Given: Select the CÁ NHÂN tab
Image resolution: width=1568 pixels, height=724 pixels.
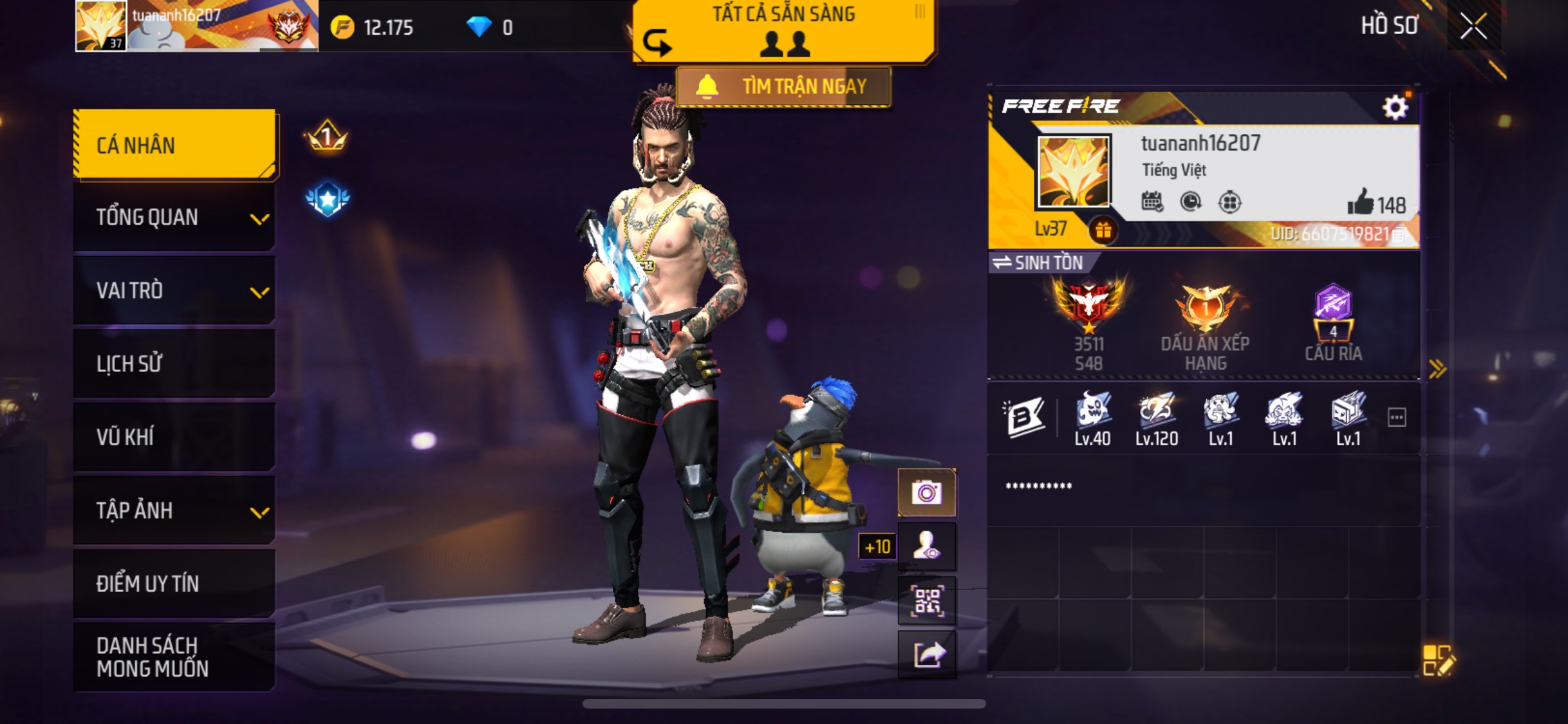Looking at the screenshot, I should [174, 145].
